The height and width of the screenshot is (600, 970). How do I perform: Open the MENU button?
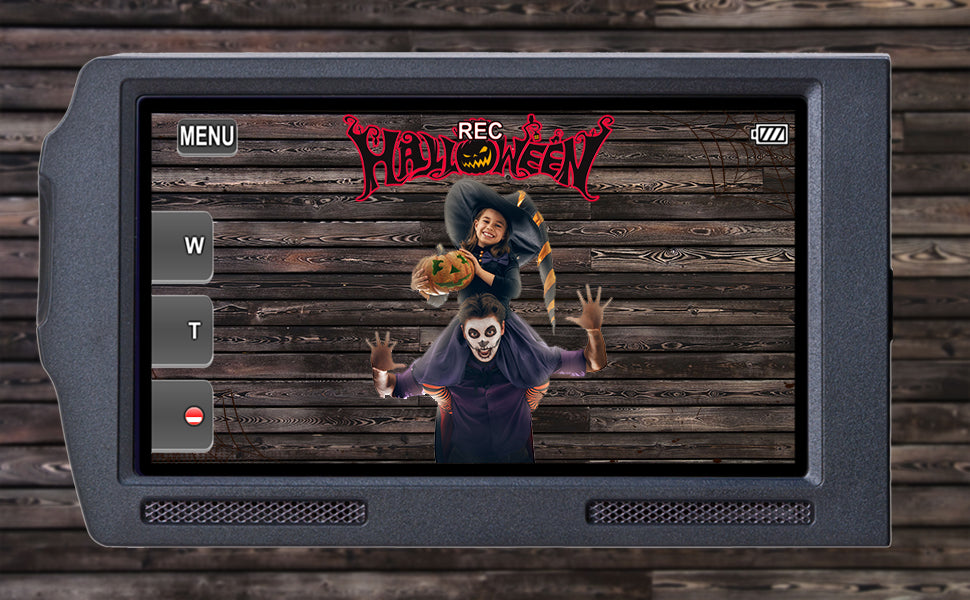point(207,137)
